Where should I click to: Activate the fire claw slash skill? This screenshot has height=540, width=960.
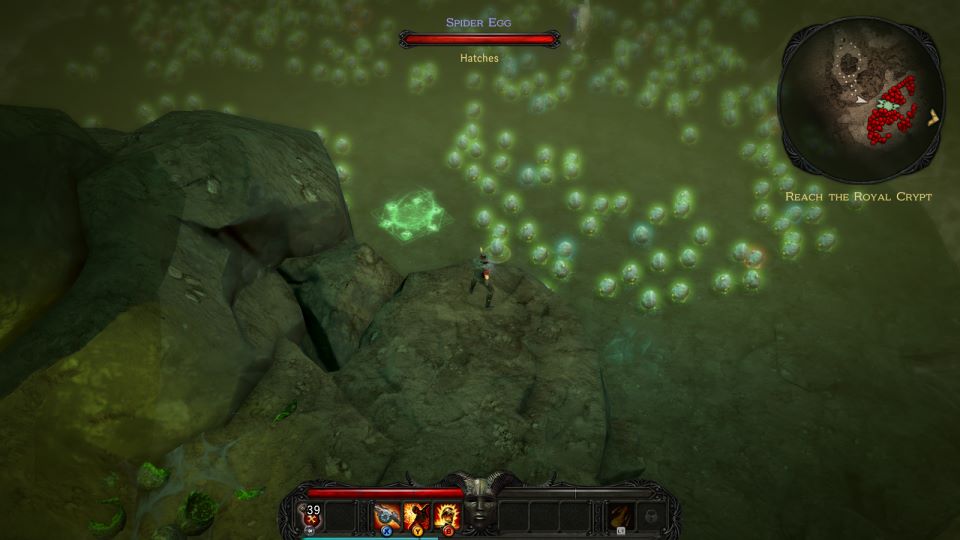point(621,516)
